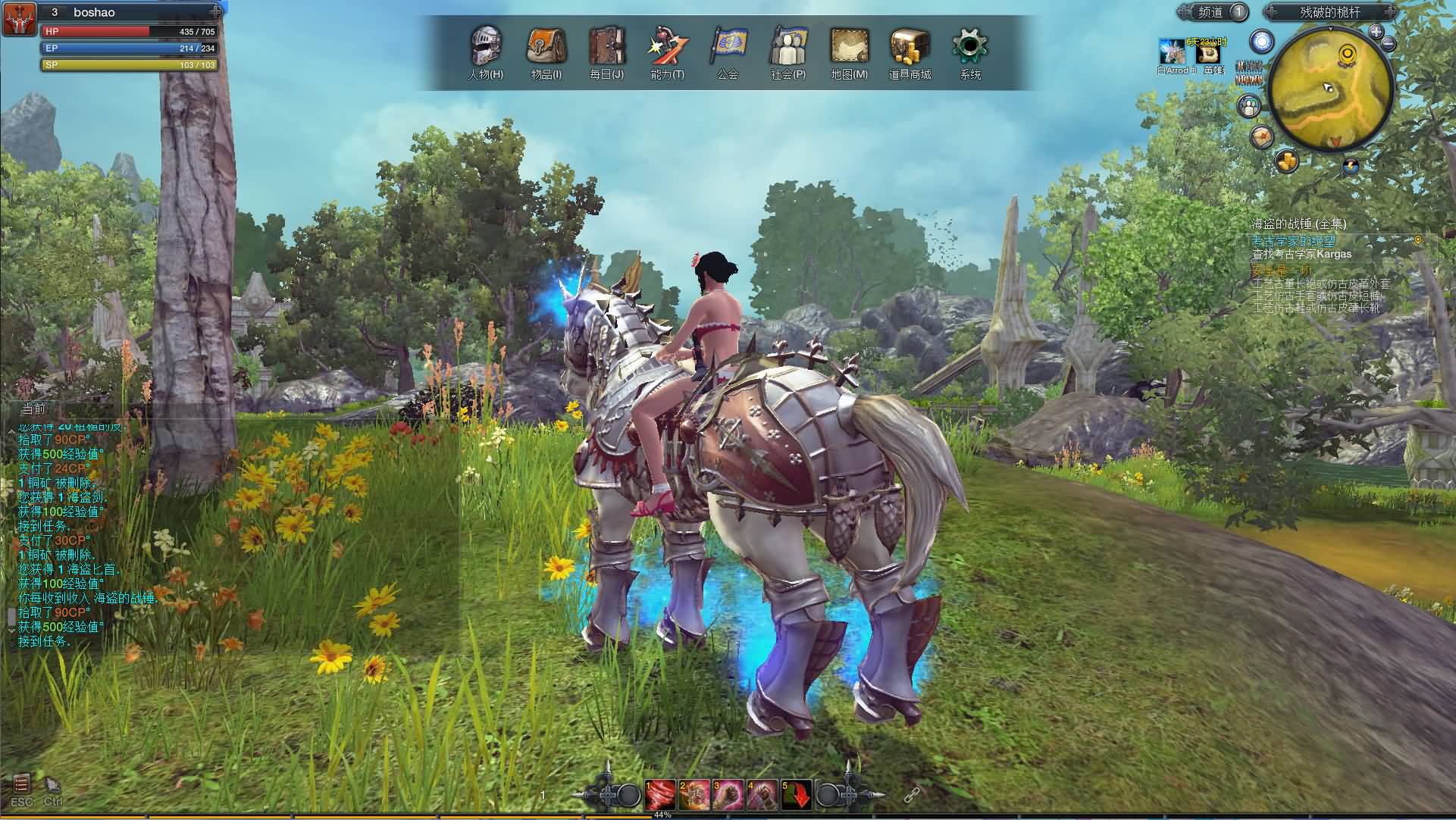Open the gold coins icon by minimap

(x=1286, y=161)
